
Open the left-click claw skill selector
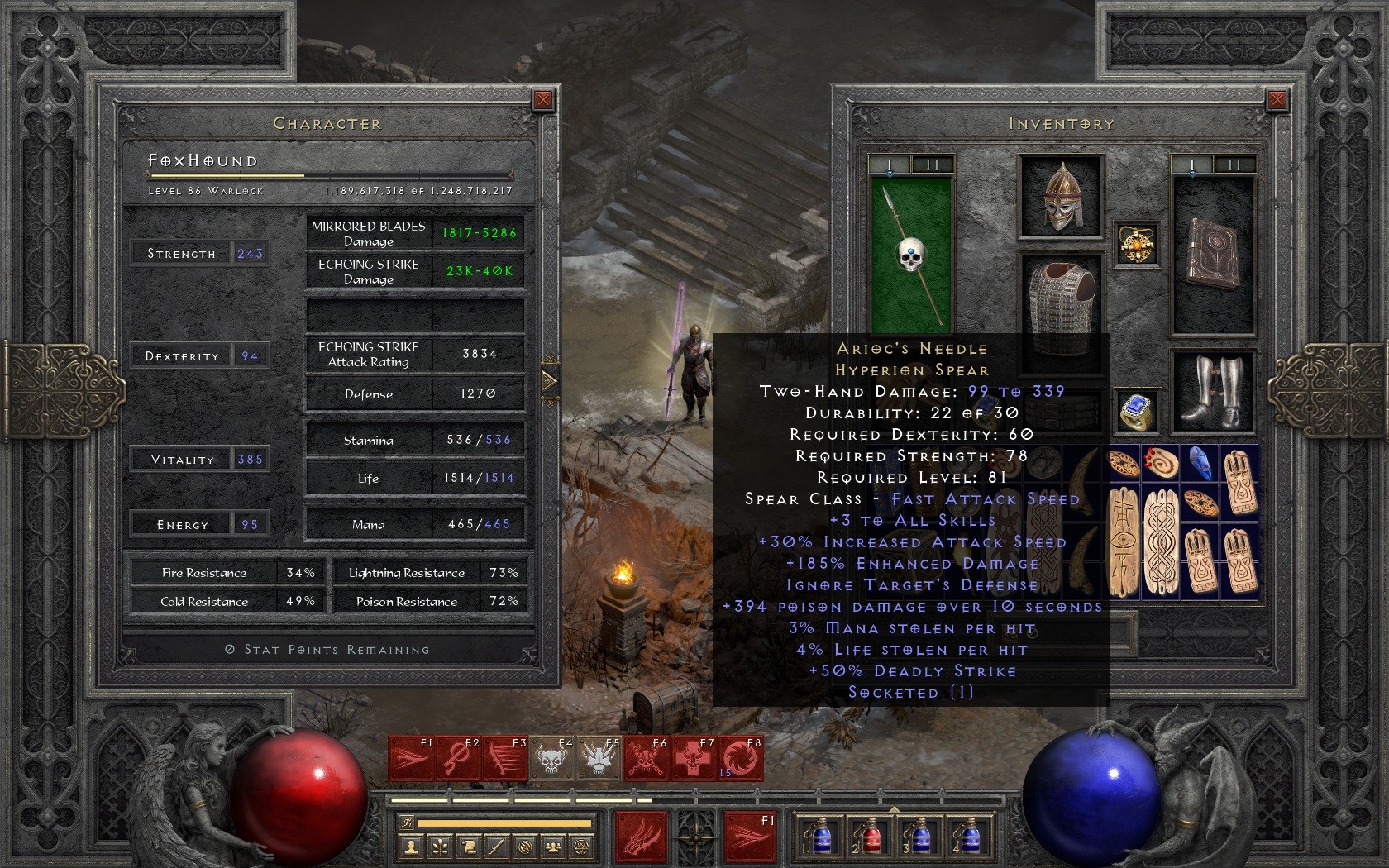coord(641,837)
